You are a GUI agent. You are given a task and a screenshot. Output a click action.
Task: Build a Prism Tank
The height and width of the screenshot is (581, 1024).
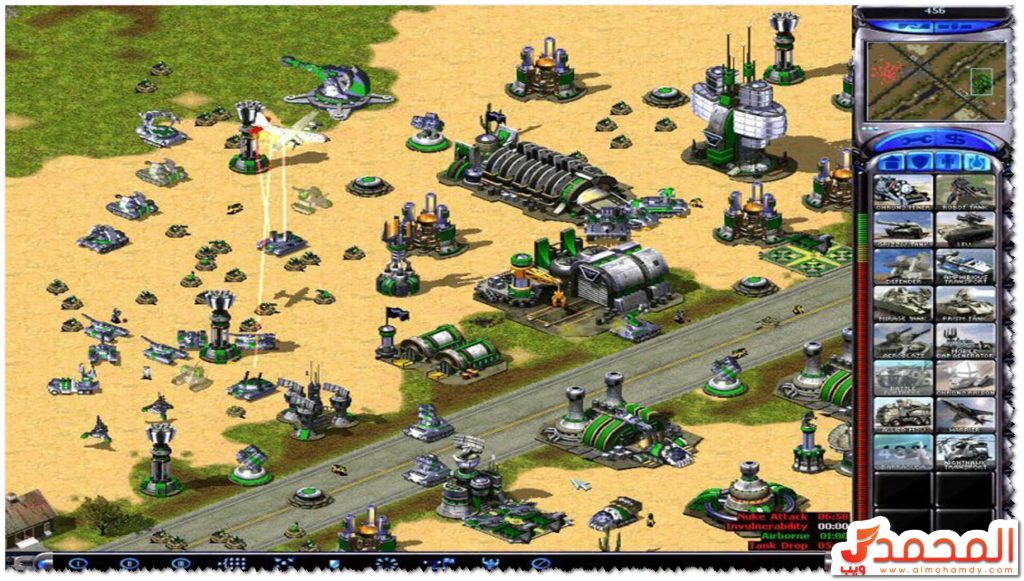pyautogui.click(x=965, y=302)
